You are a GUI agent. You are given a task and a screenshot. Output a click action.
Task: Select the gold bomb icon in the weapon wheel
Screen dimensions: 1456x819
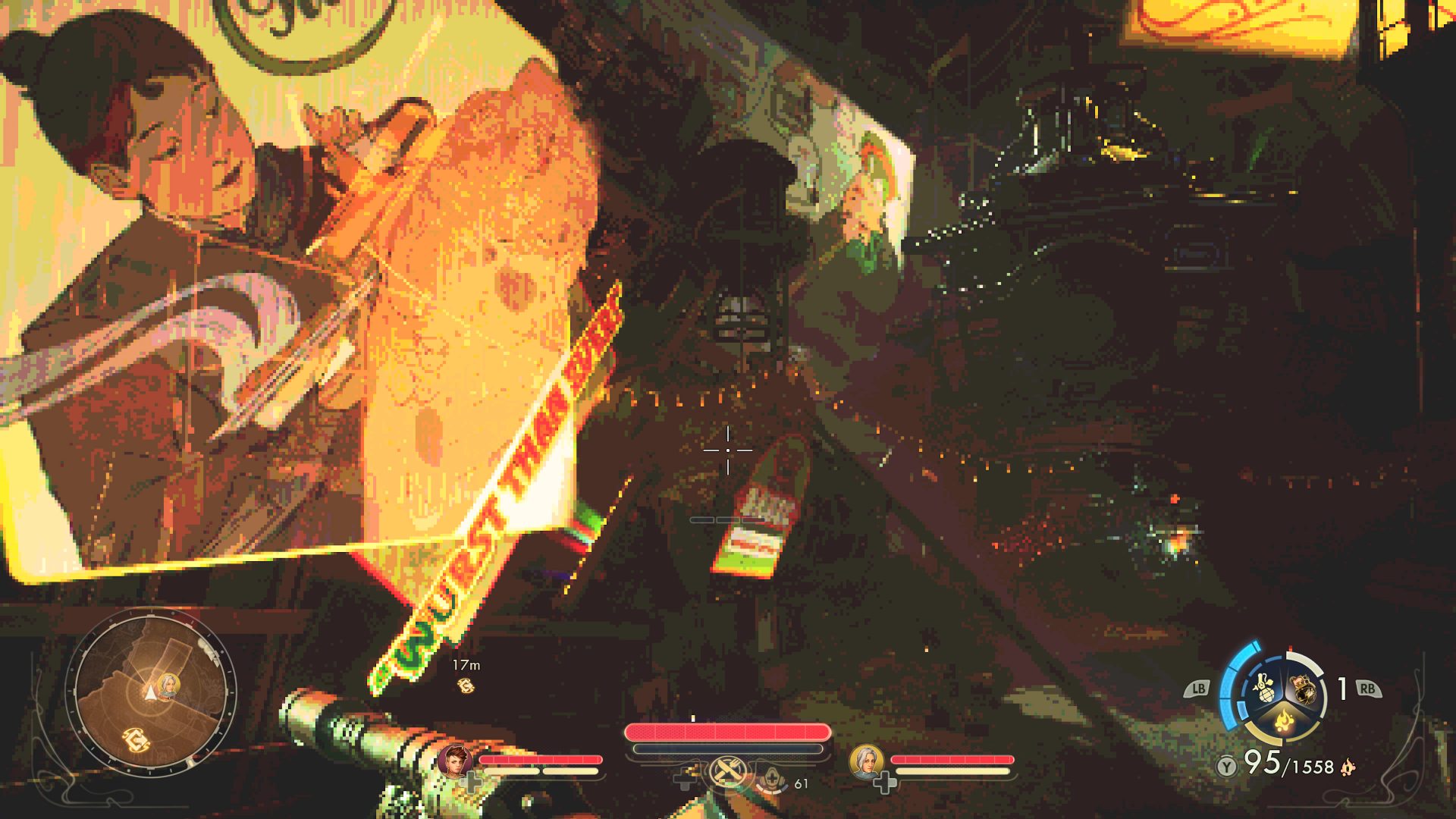(1304, 688)
